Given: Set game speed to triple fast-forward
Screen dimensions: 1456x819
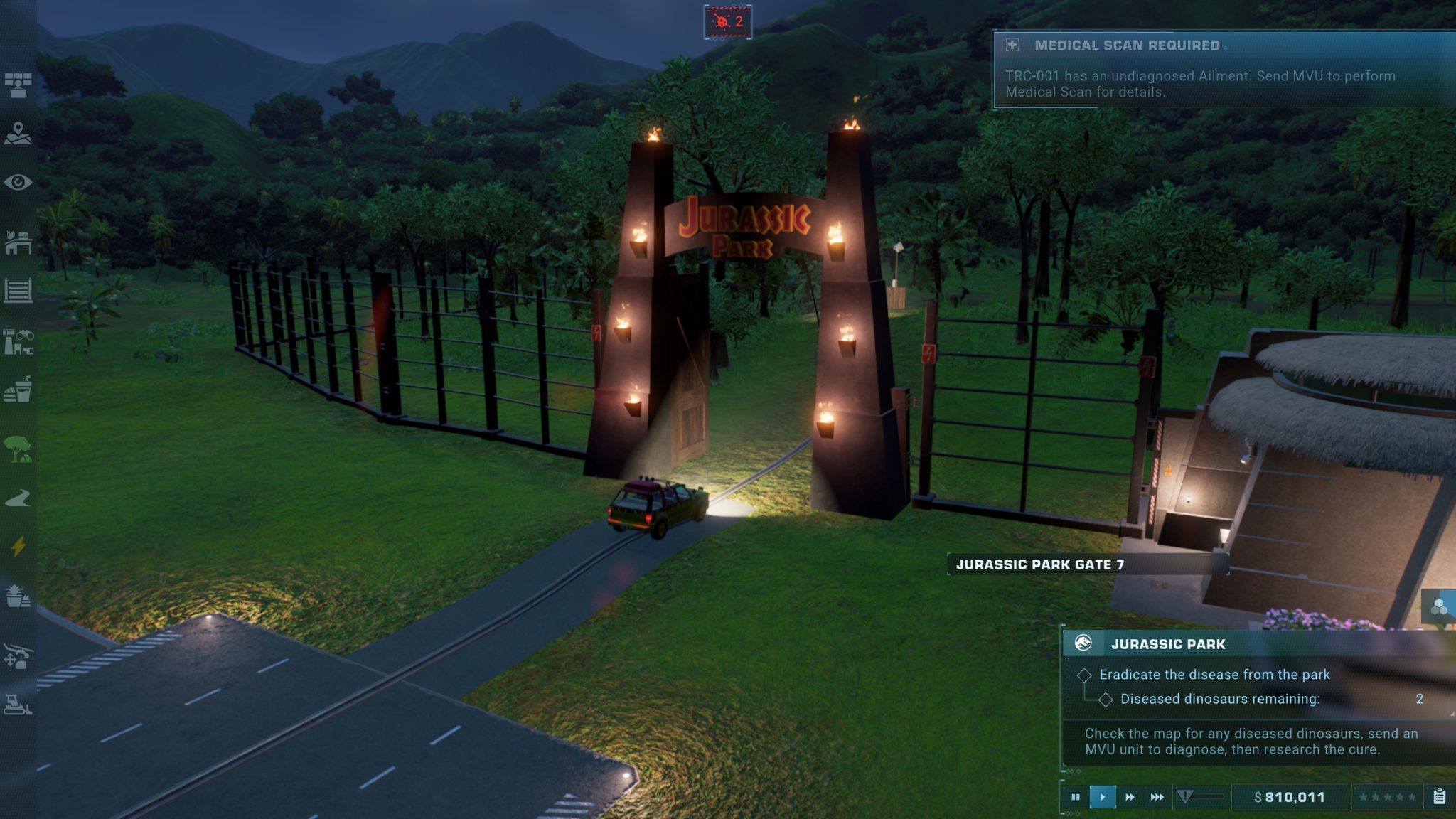Looking at the screenshot, I should pyautogui.click(x=1157, y=797).
